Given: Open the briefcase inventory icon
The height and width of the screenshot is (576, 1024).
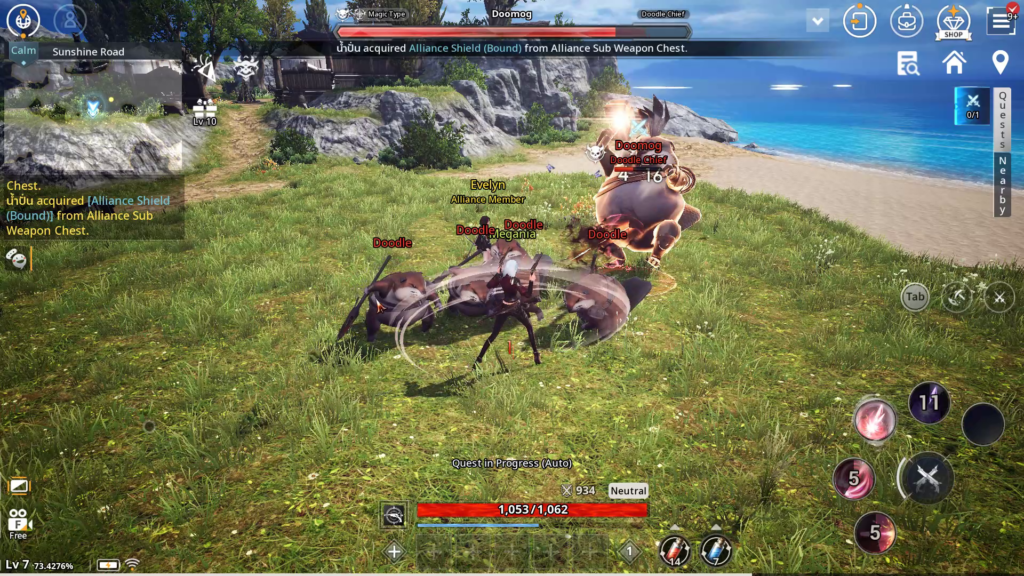Looking at the screenshot, I should [907, 21].
